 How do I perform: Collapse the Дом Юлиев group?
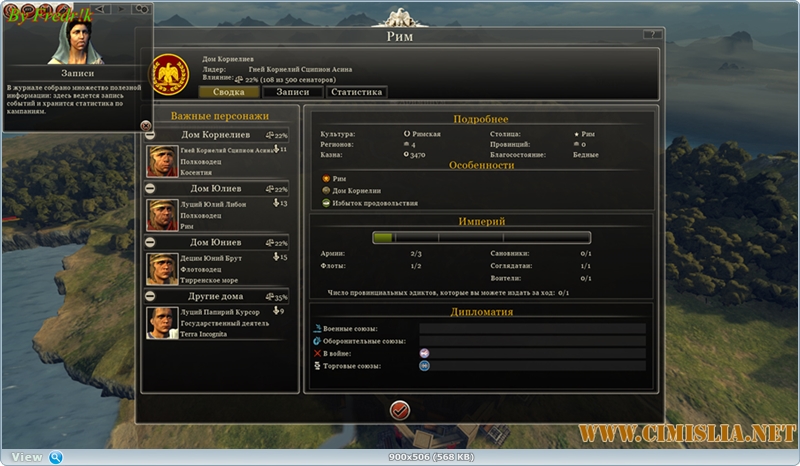coord(150,188)
